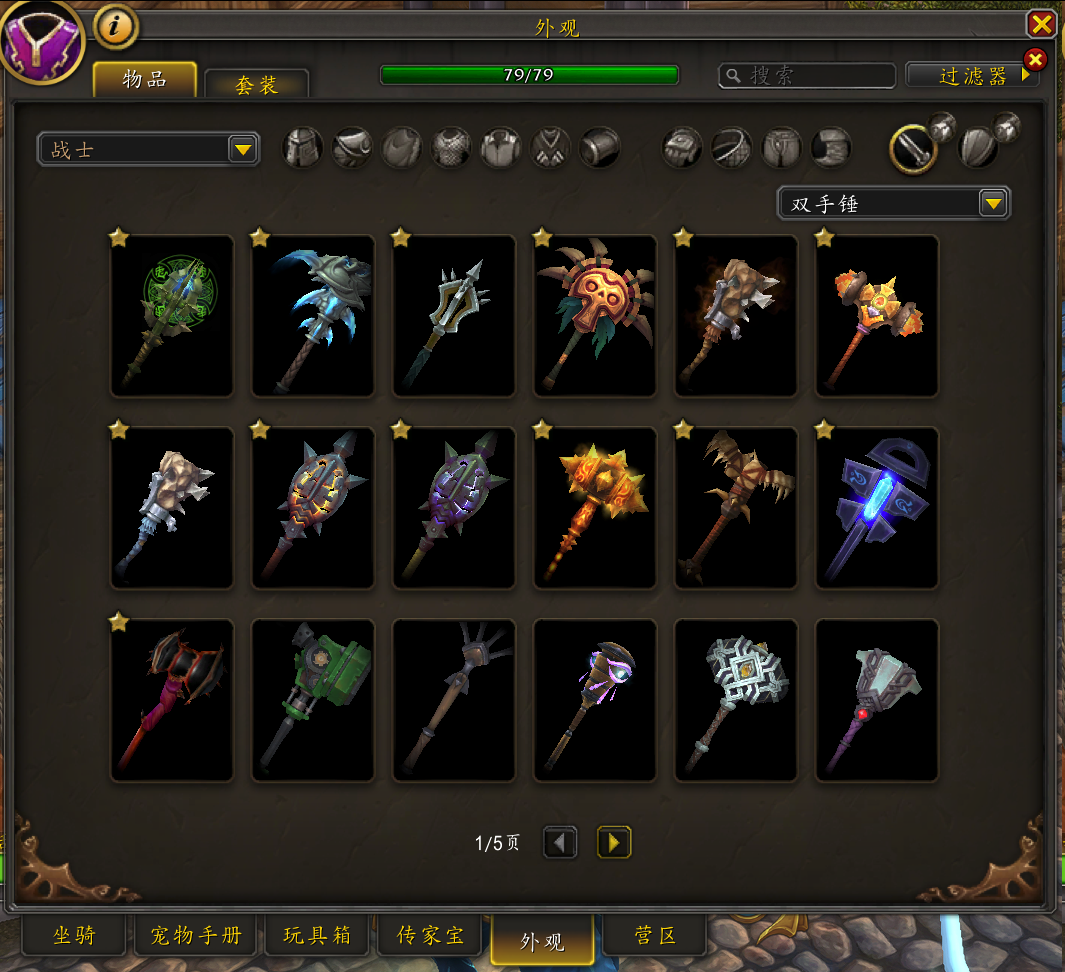Pick the green mechanical hammer appearance
Viewport: 1065px width, 972px height.
[313, 700]
